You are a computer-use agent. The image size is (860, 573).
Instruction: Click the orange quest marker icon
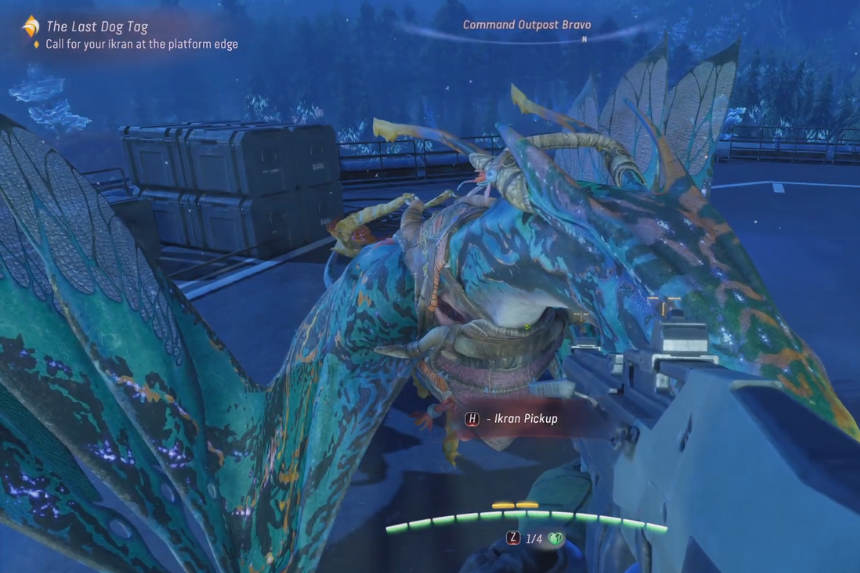click(31, 26)
